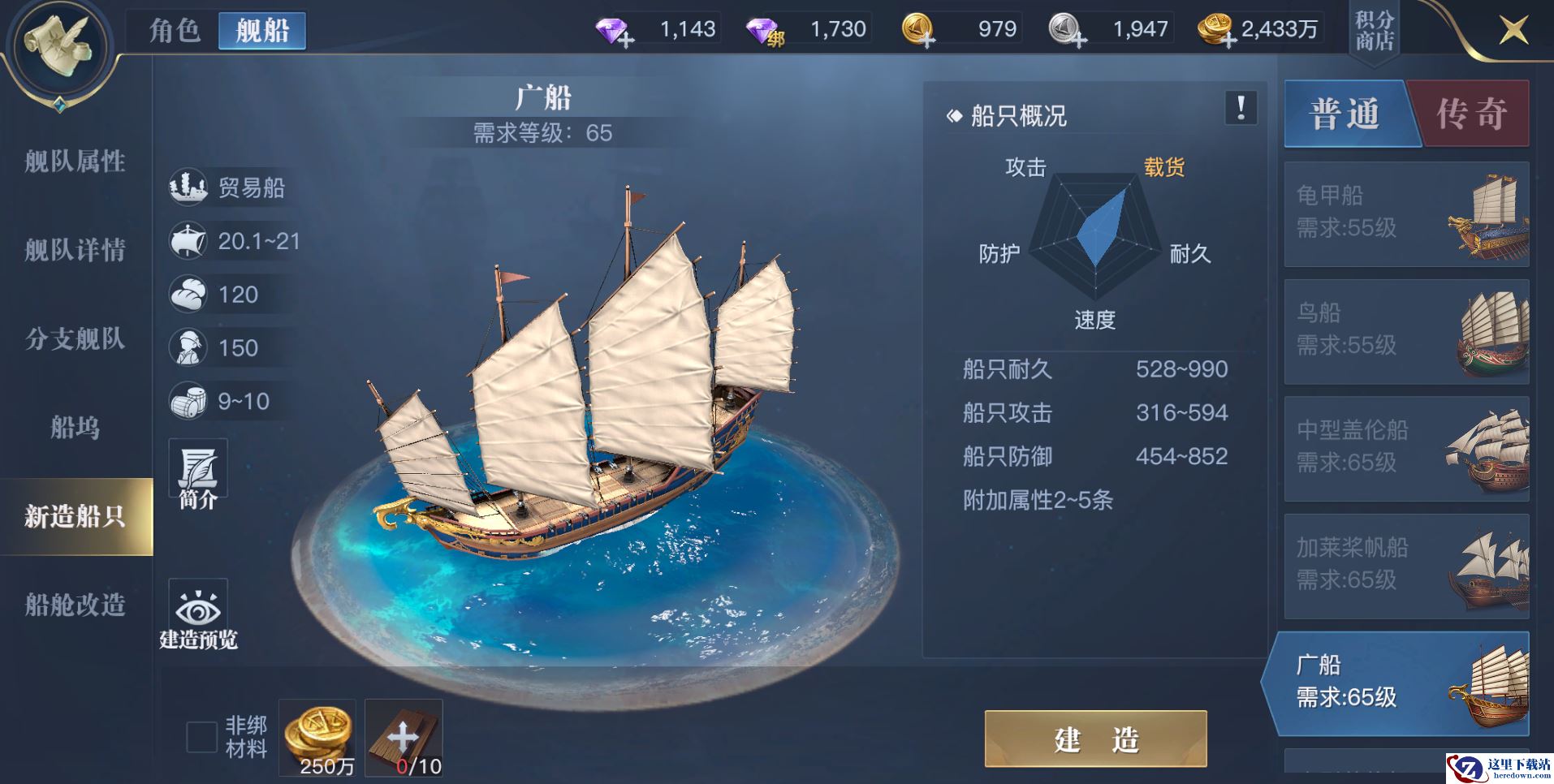This screenshot has height=784, width=1554.
Task: Switch to the 角色 tab
Action: coord(175,31)
